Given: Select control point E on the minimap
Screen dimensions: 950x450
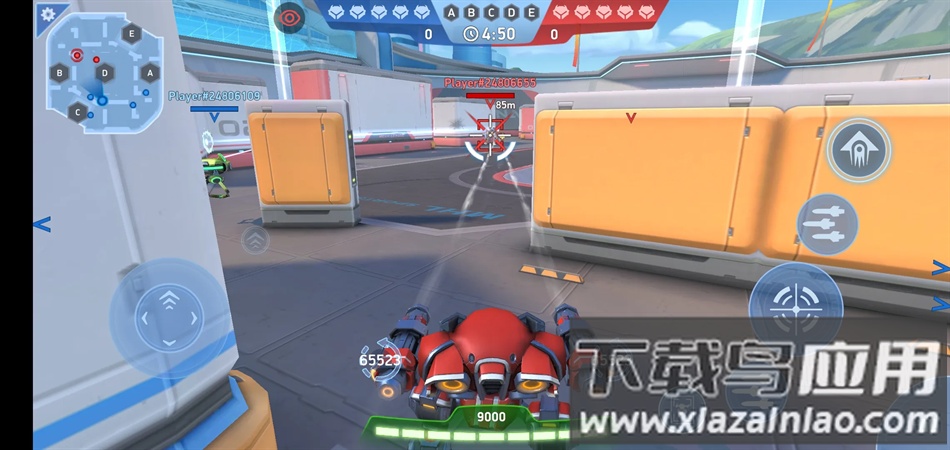Looking at the screenshot, I should (x=131, y=33).
